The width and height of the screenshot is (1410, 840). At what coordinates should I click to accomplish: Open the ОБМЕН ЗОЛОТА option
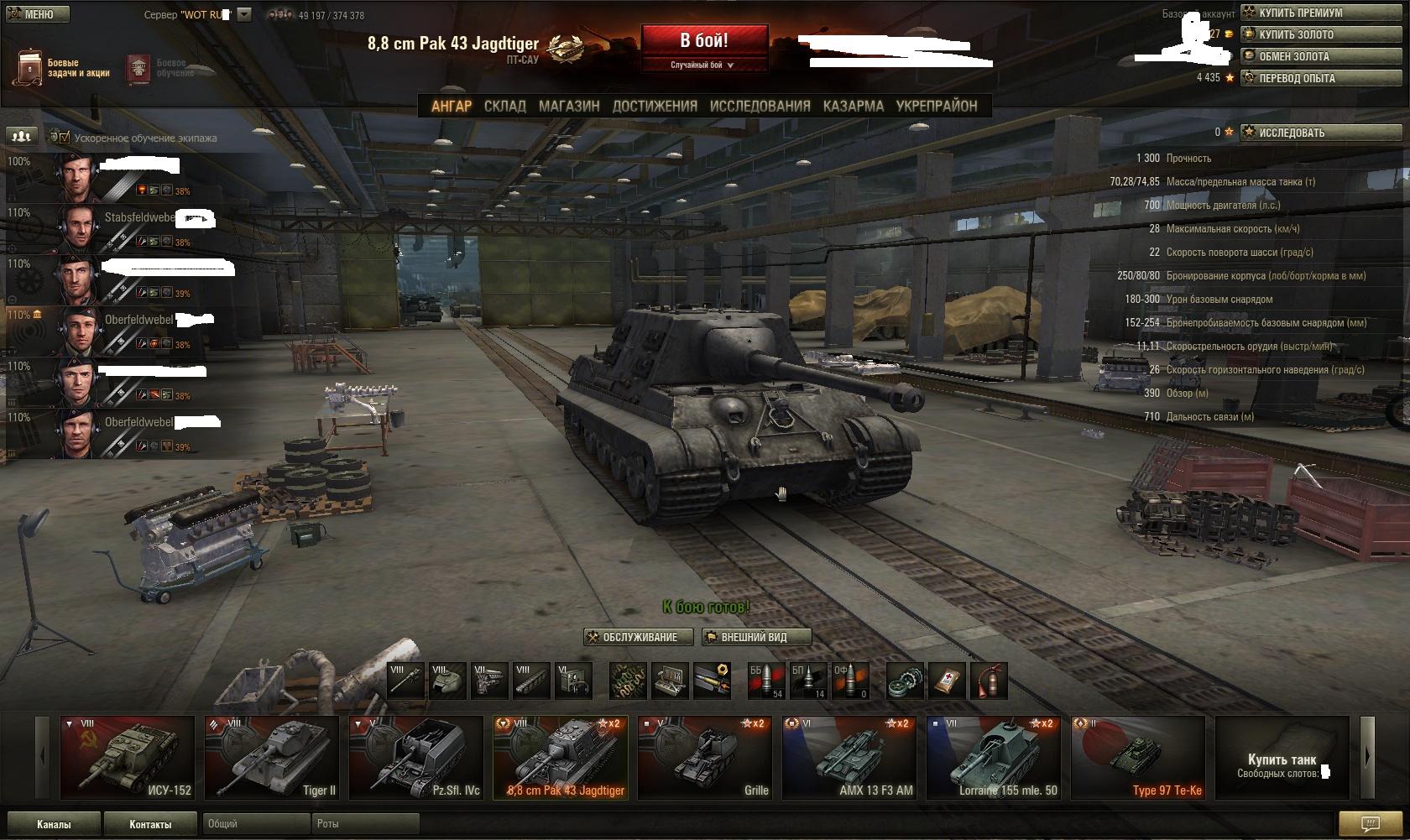1320,56
